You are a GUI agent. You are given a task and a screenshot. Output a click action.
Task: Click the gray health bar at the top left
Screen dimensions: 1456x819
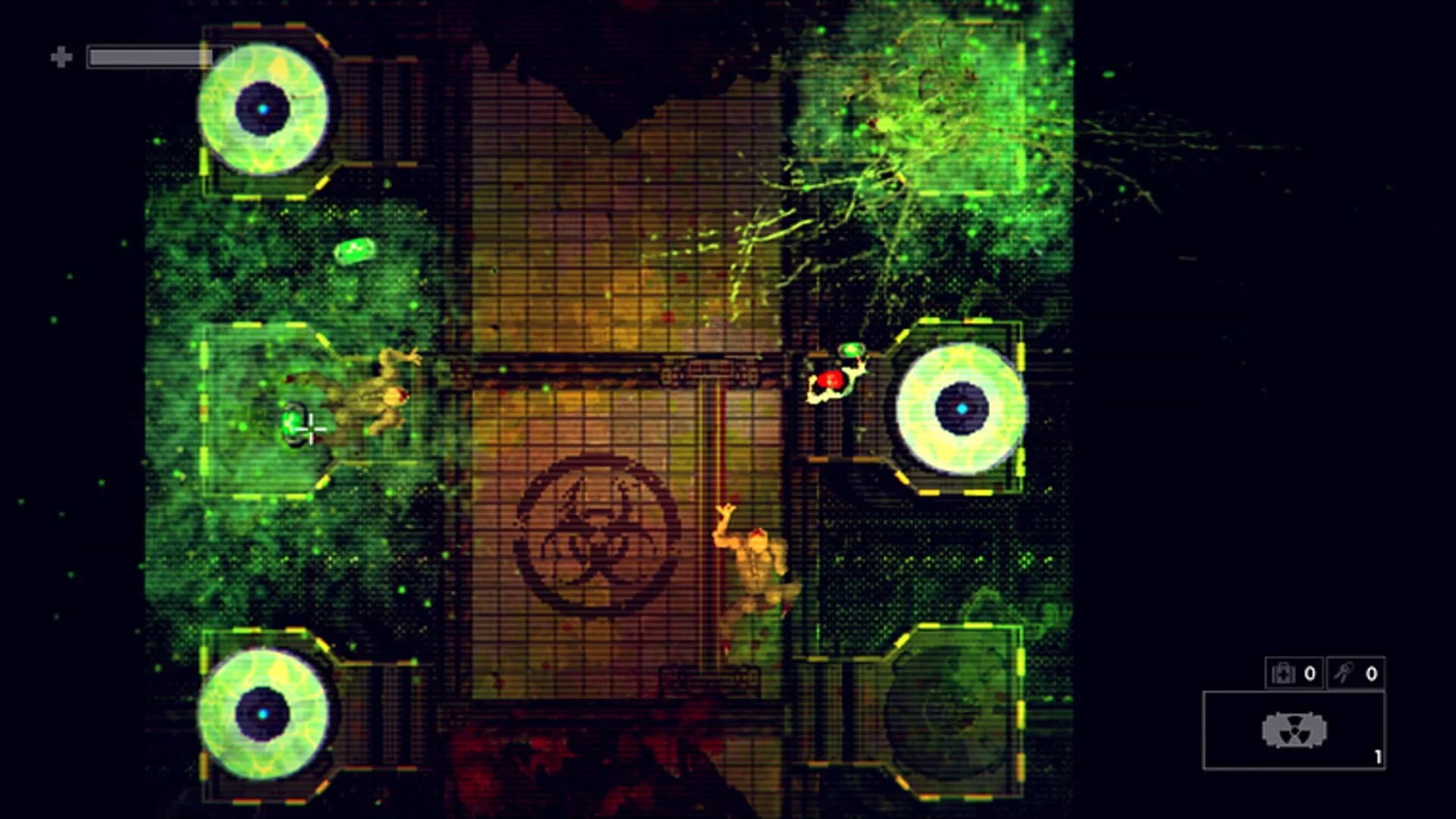click(148, 55)
